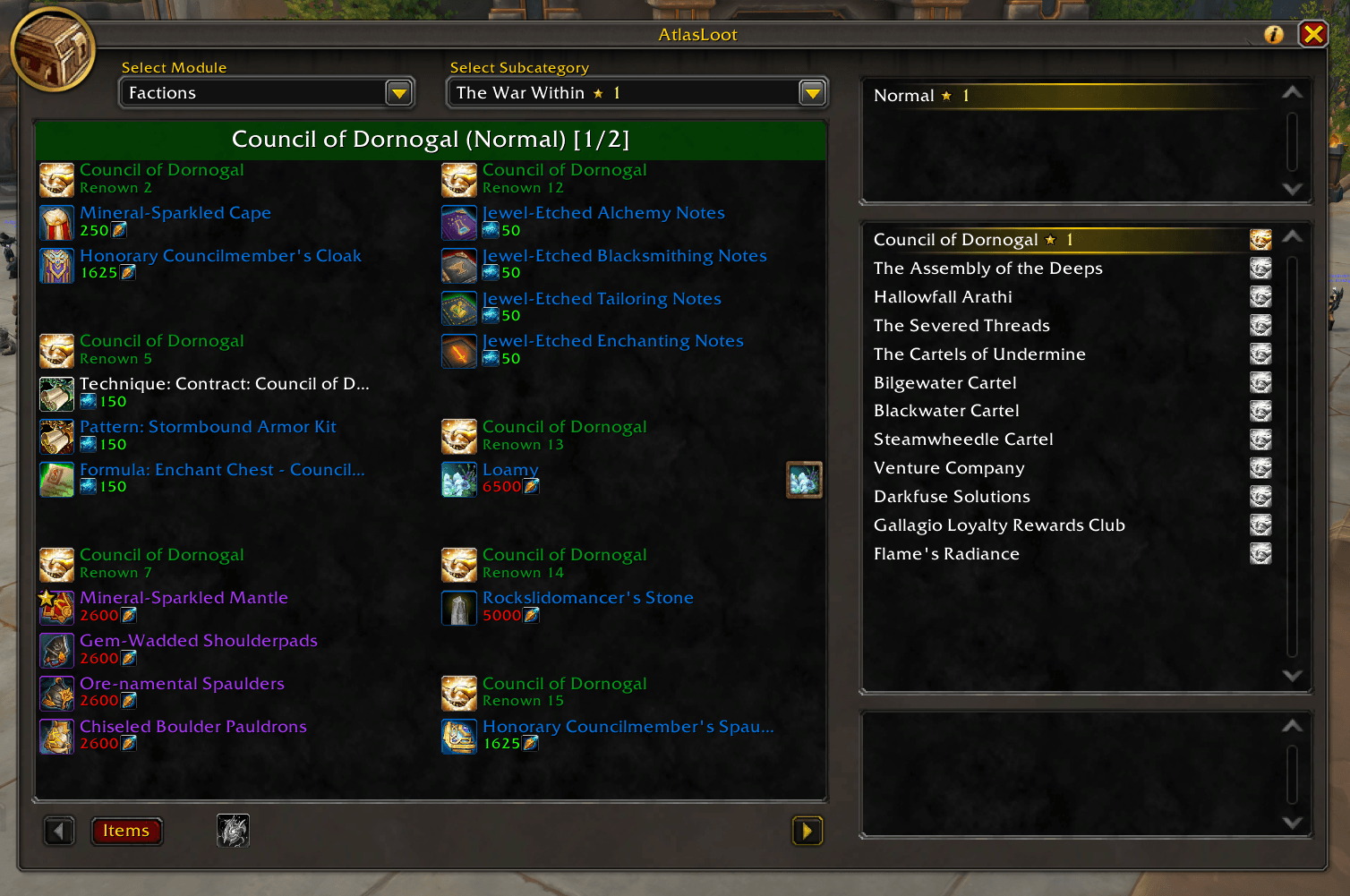Switch to the Items tab
Image resolution: width=1350 pixels, height=896 pixels.
coord(126,831)
